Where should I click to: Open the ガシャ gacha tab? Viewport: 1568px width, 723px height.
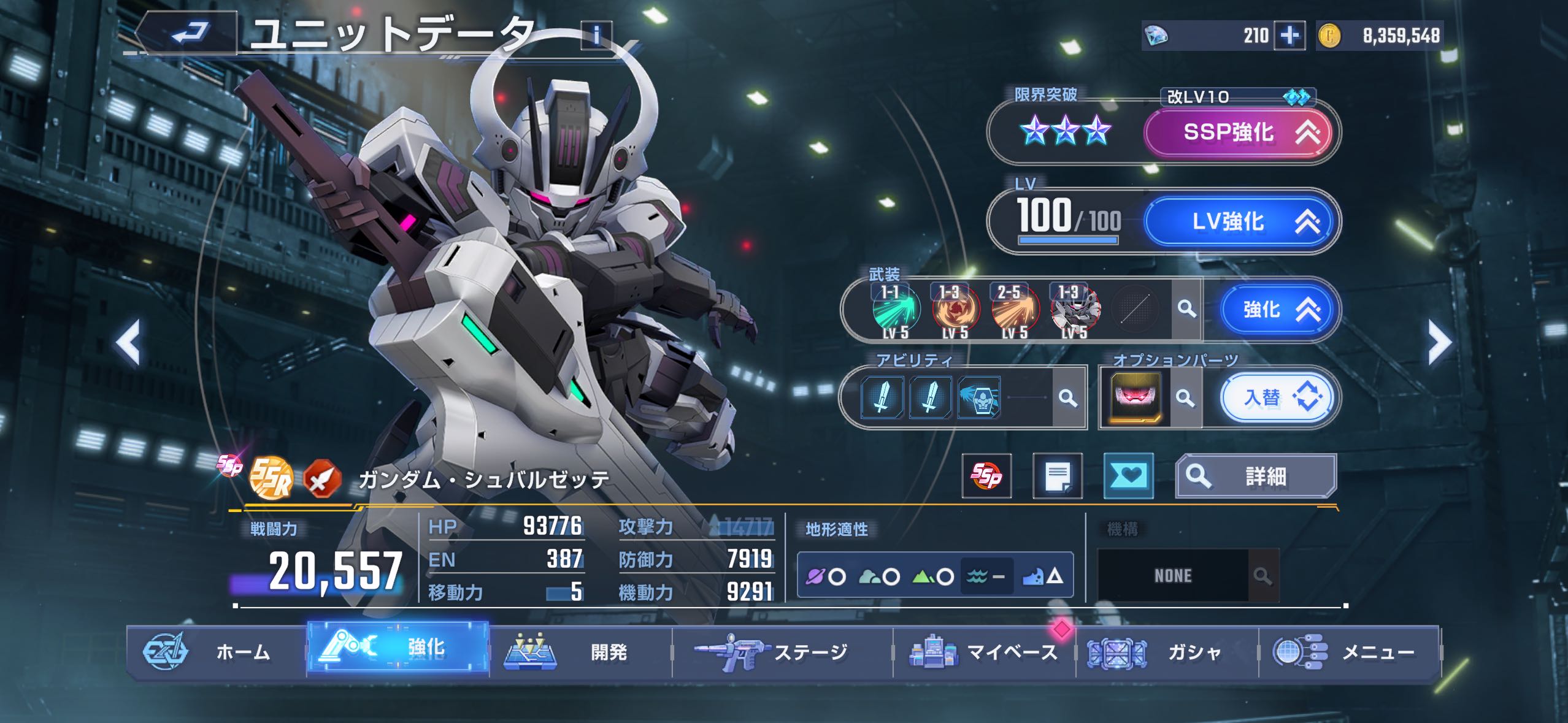pyautogui.click(x=1167, y=652)
